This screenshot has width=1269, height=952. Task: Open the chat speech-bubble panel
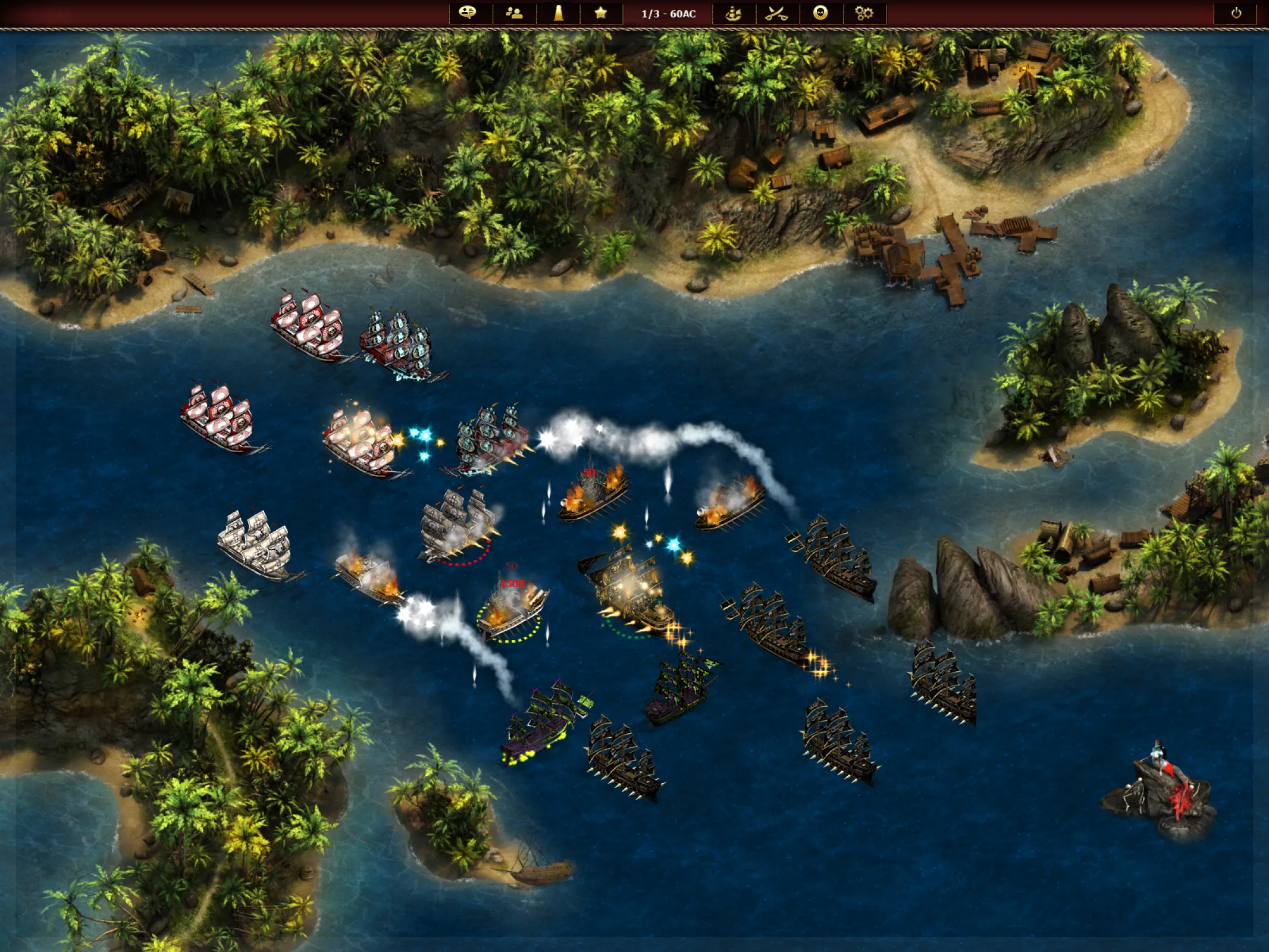click(469, 13)
